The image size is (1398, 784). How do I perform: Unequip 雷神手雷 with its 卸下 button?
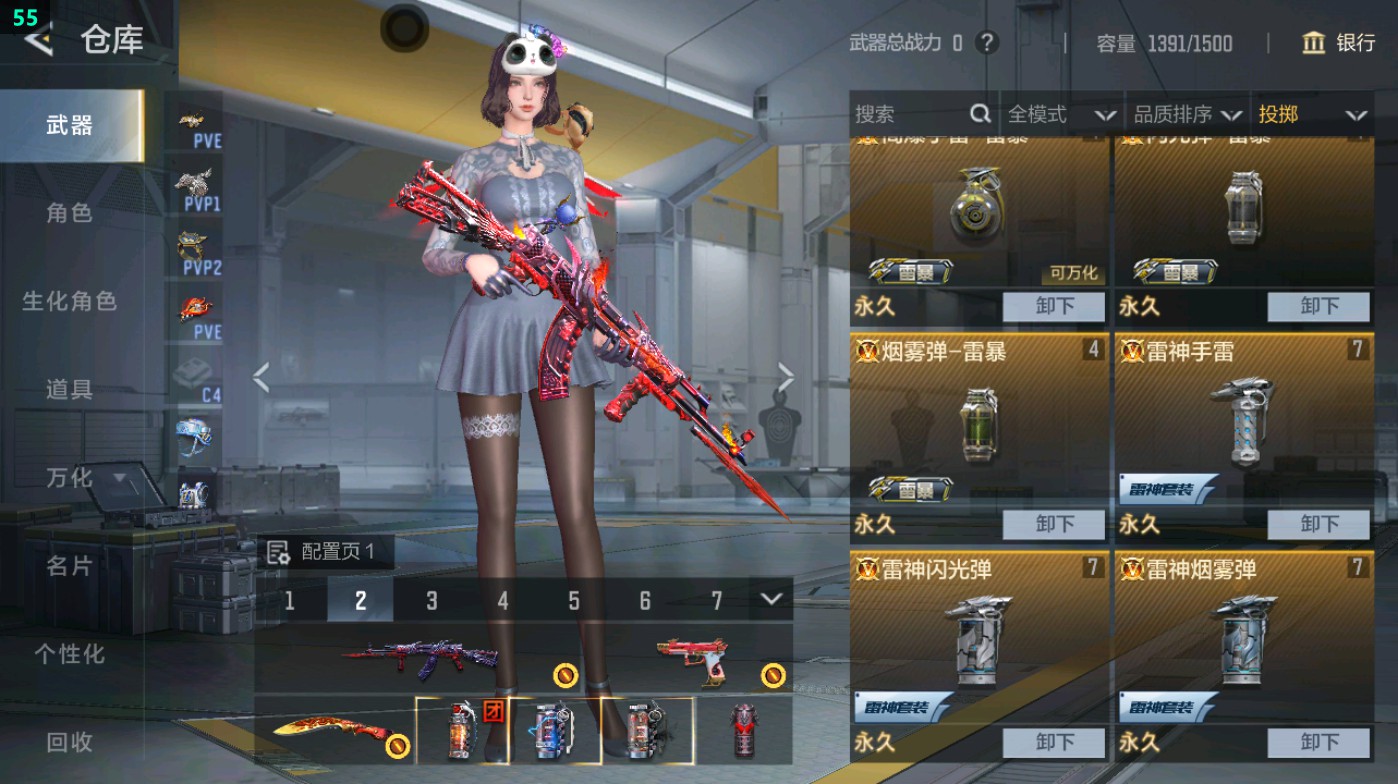click(1318, 524)
